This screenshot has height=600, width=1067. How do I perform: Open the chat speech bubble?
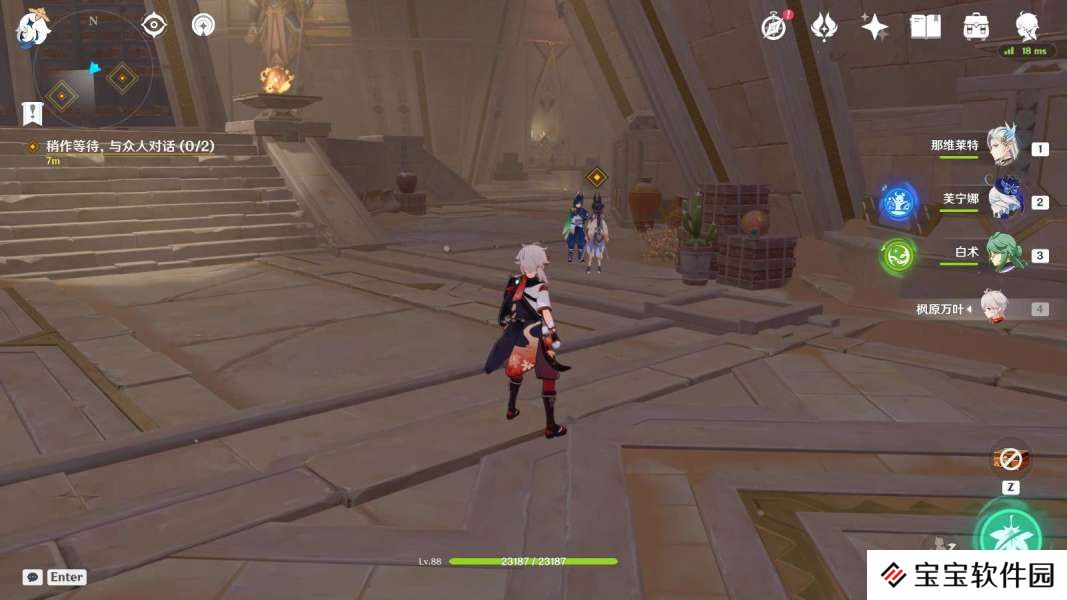click(x=33, y=577)
